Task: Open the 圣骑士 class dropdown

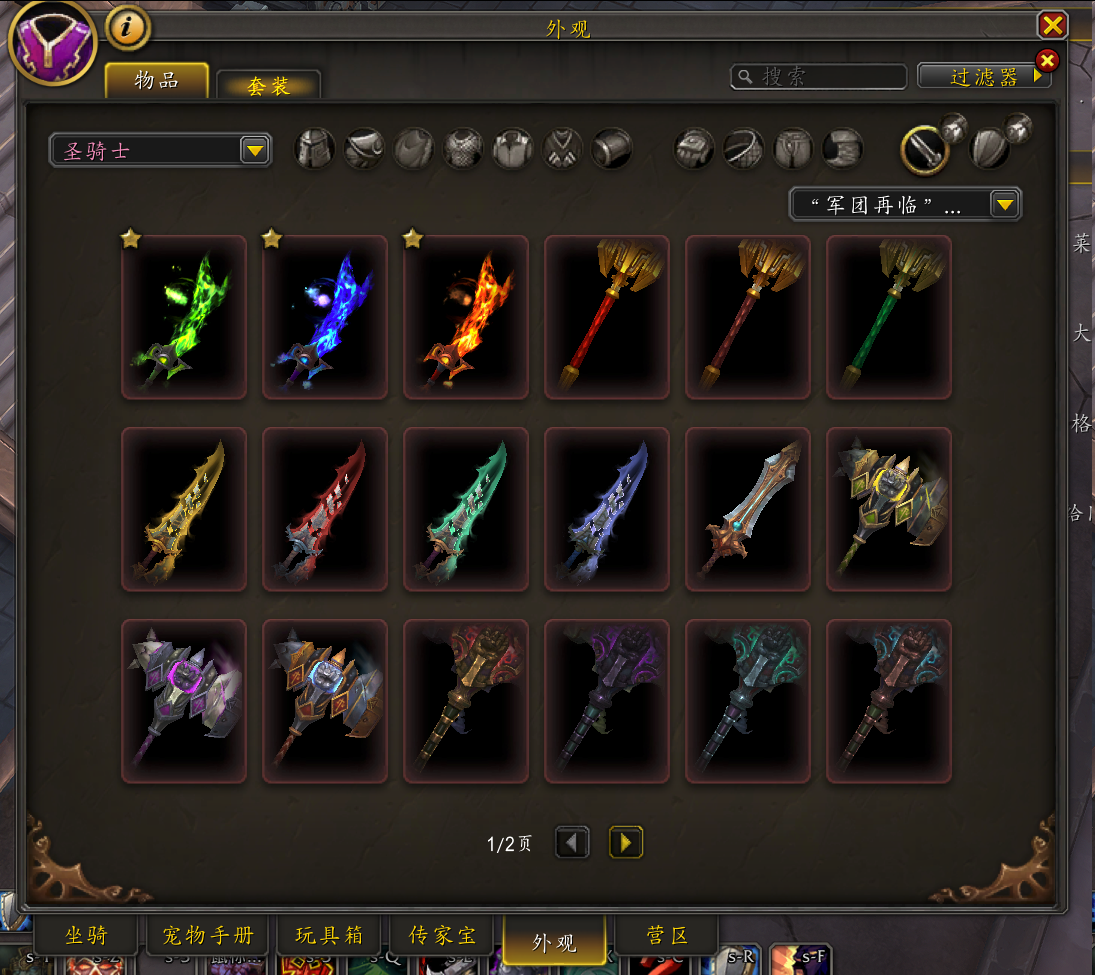Action: 160,151
